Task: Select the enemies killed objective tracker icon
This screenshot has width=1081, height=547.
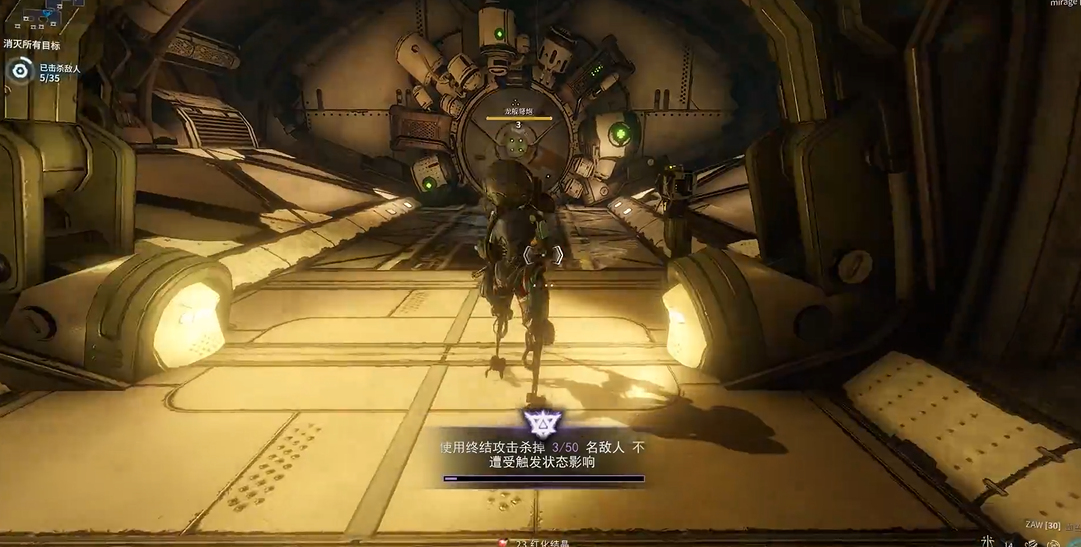Action: coord(20,71)
